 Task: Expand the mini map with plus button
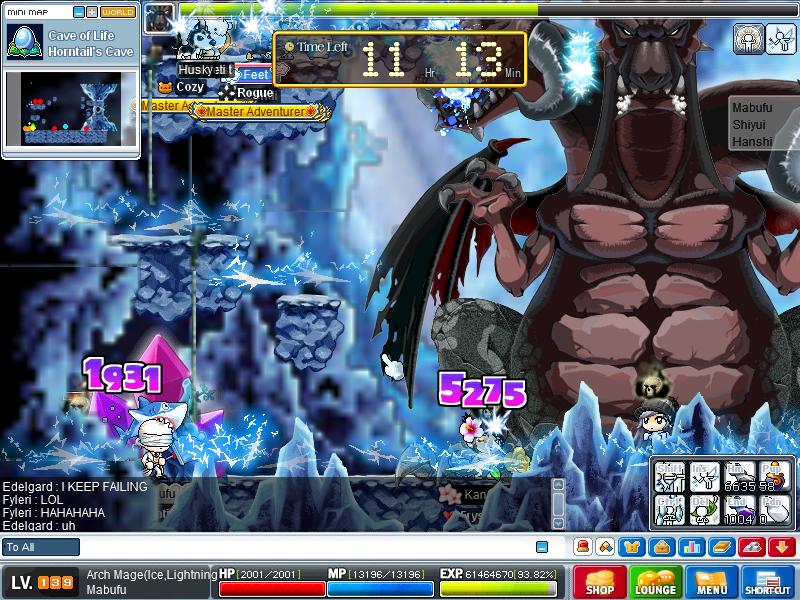92,12
